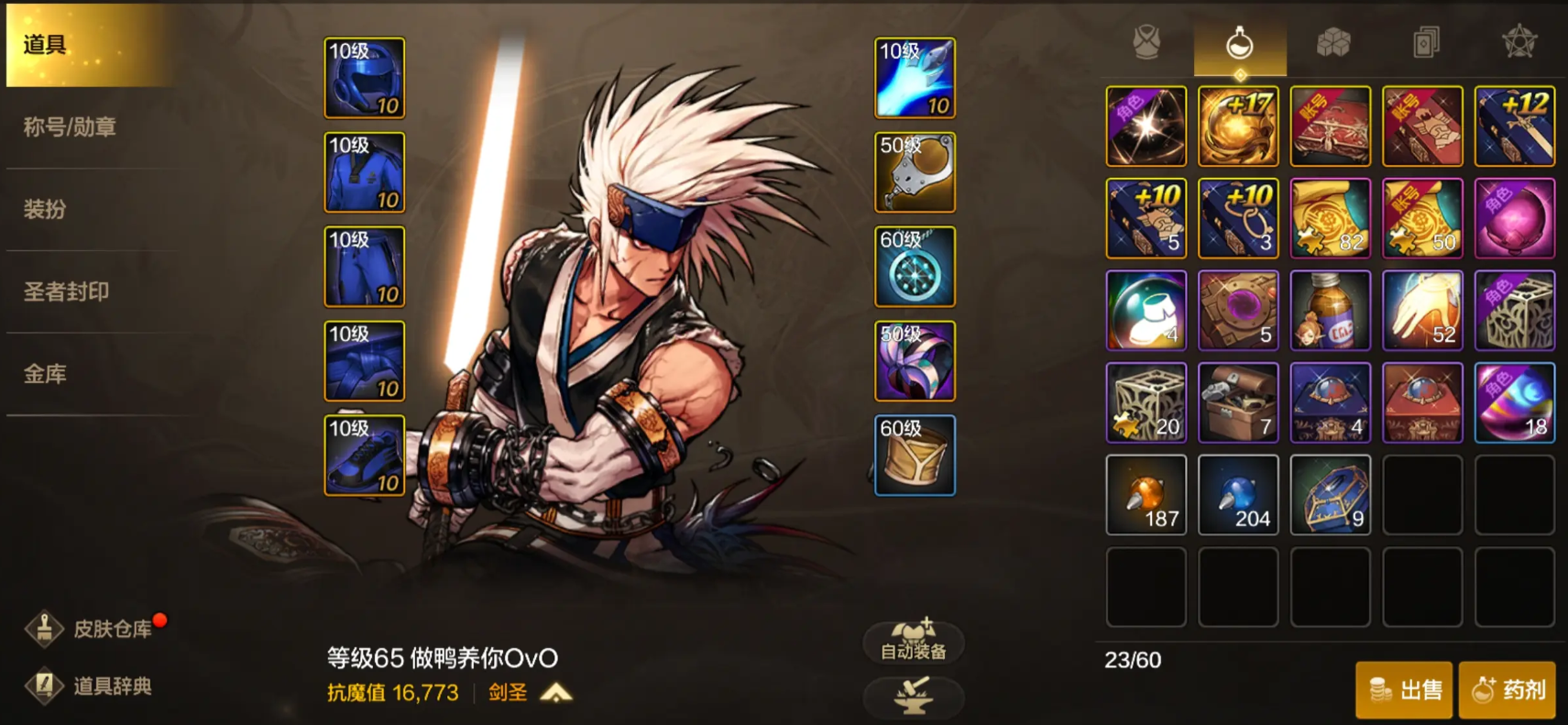
Task: Open the 药剂 potion button
Action: pyautogui.click(x=1508, y=689)
